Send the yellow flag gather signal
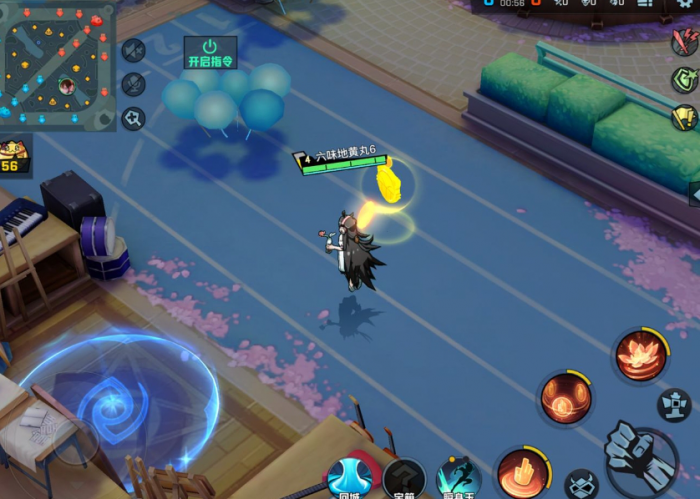 (x=684, y=117)
